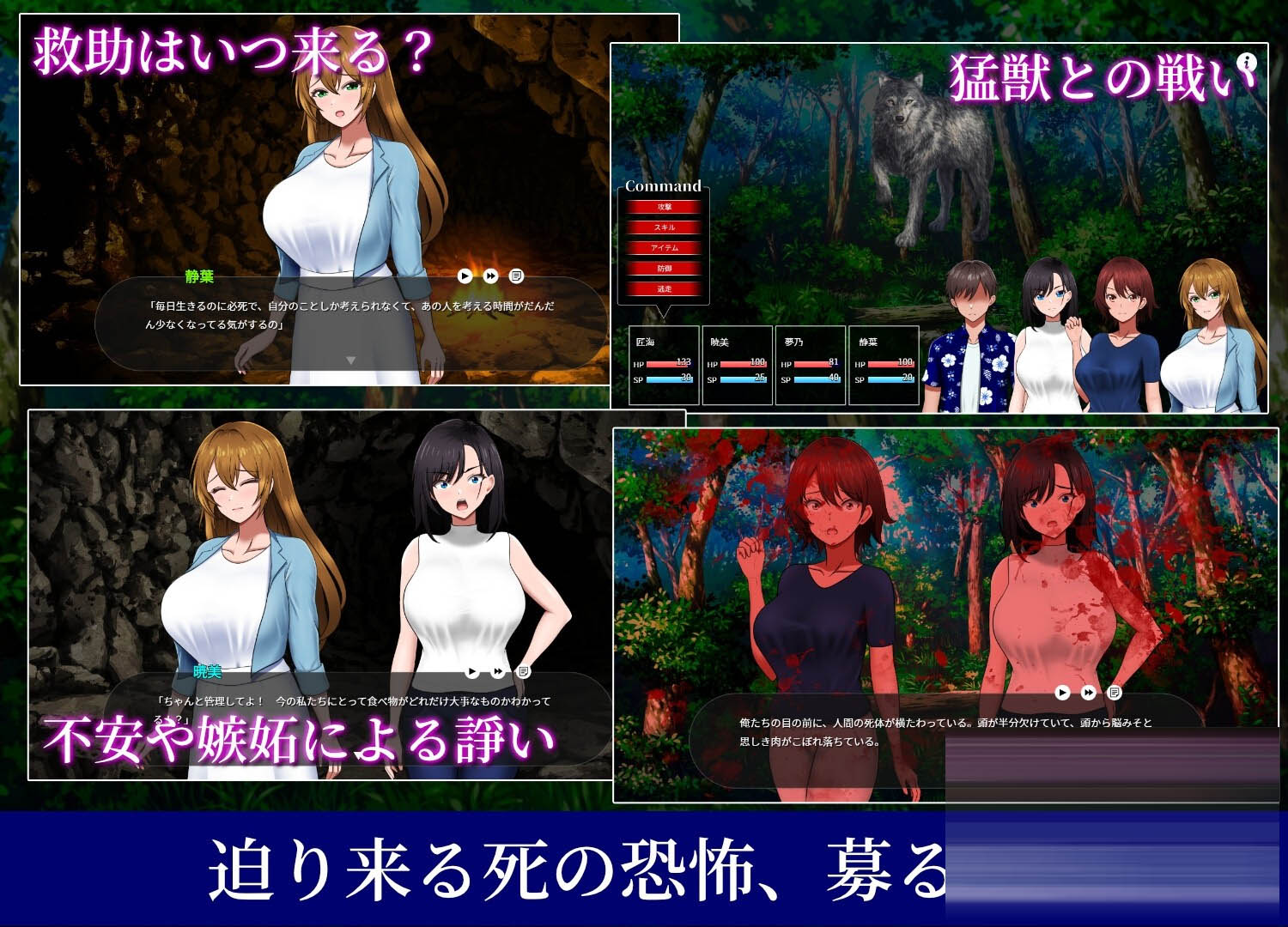Fast-forward 静葉's dialogue text

tap(490, 276)
